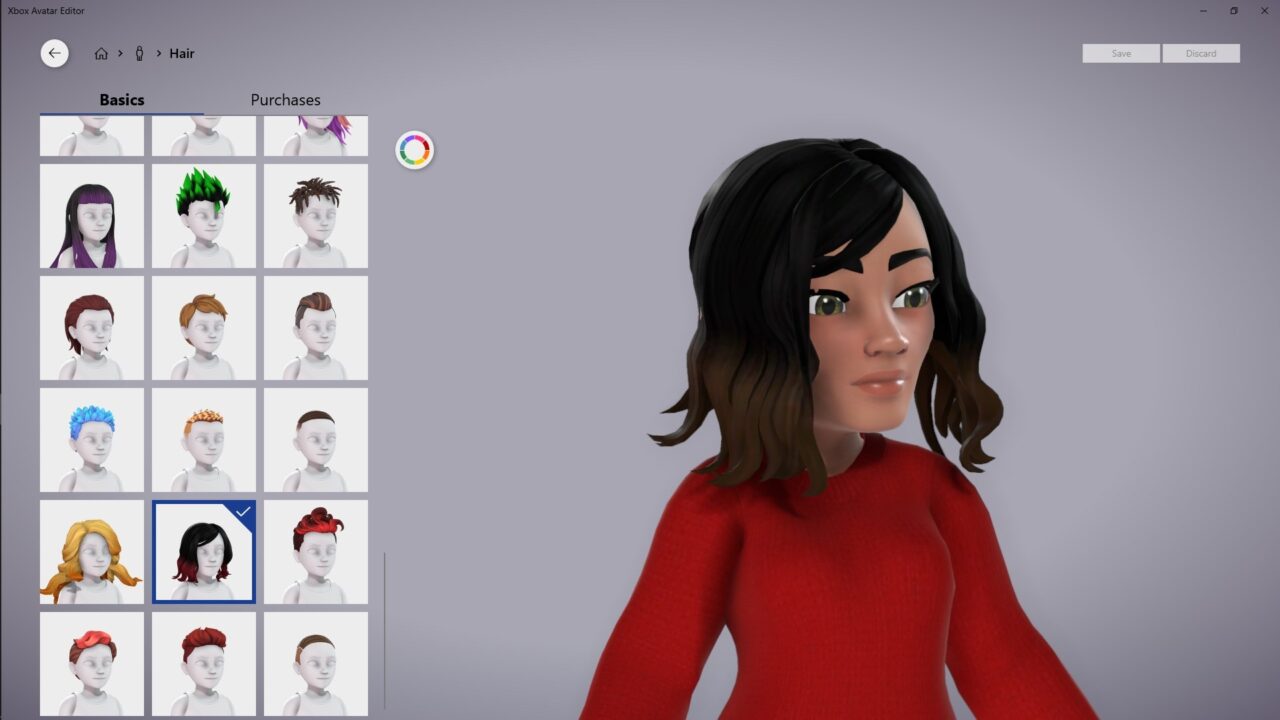Open the hair color wheel picker
Viewport: 1280px width, 720px height.
[x=414, y=150]
